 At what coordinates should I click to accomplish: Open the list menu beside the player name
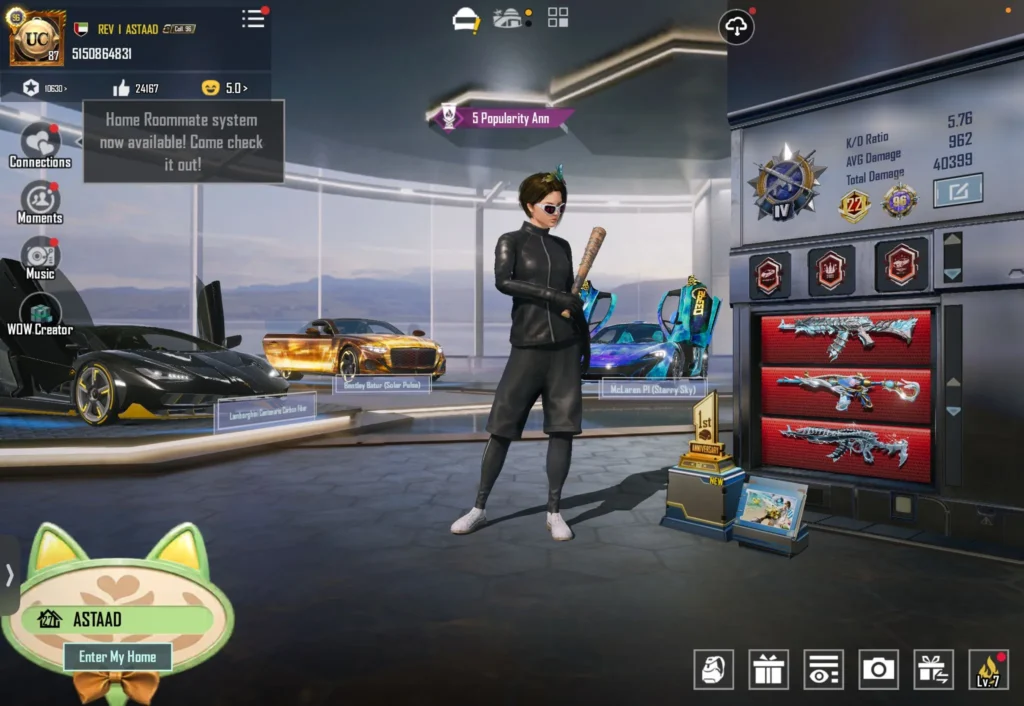coord(254,18)
